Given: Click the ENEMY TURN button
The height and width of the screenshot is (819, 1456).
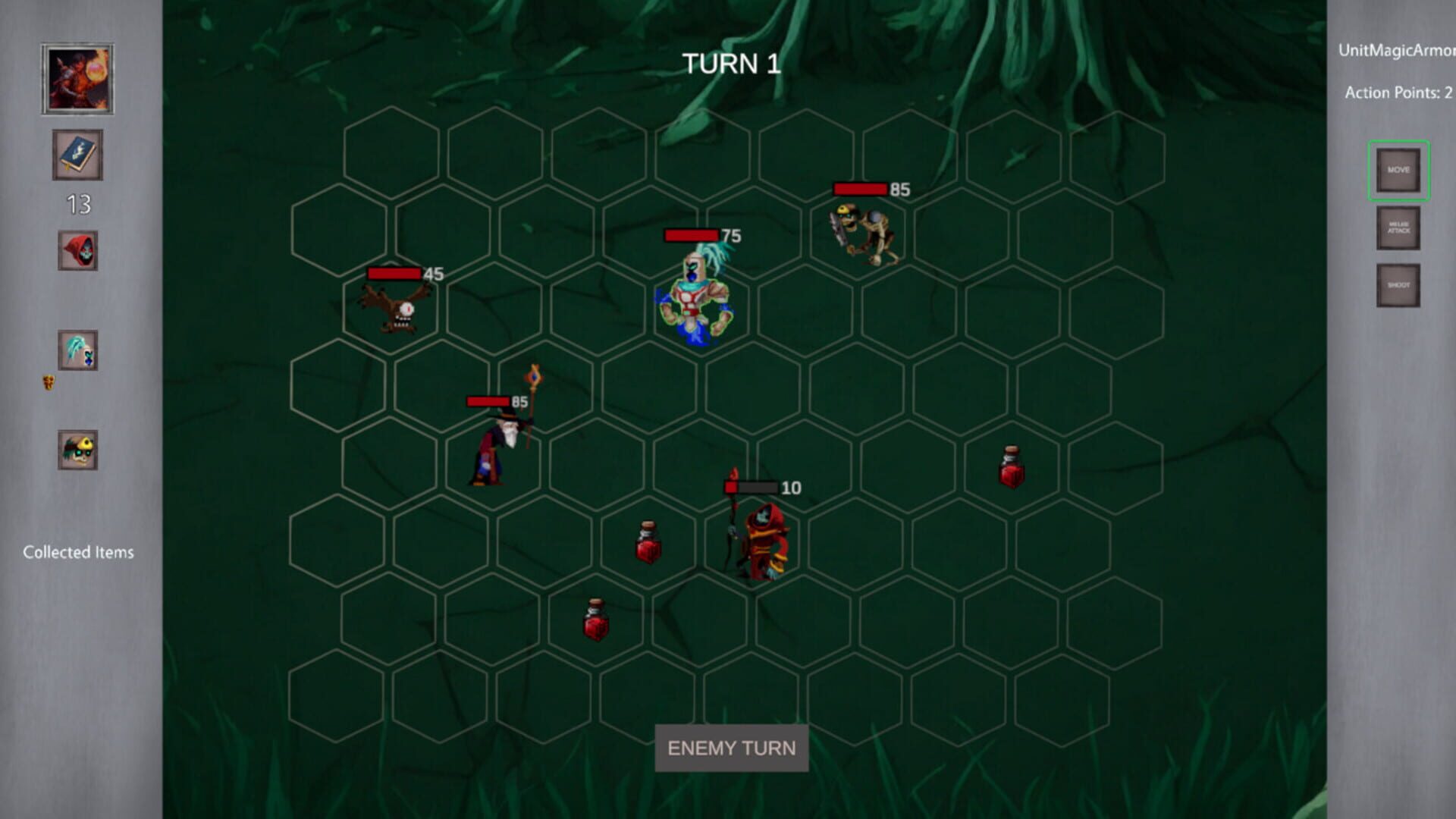Looking at the screenshot, I should [730, 748].
